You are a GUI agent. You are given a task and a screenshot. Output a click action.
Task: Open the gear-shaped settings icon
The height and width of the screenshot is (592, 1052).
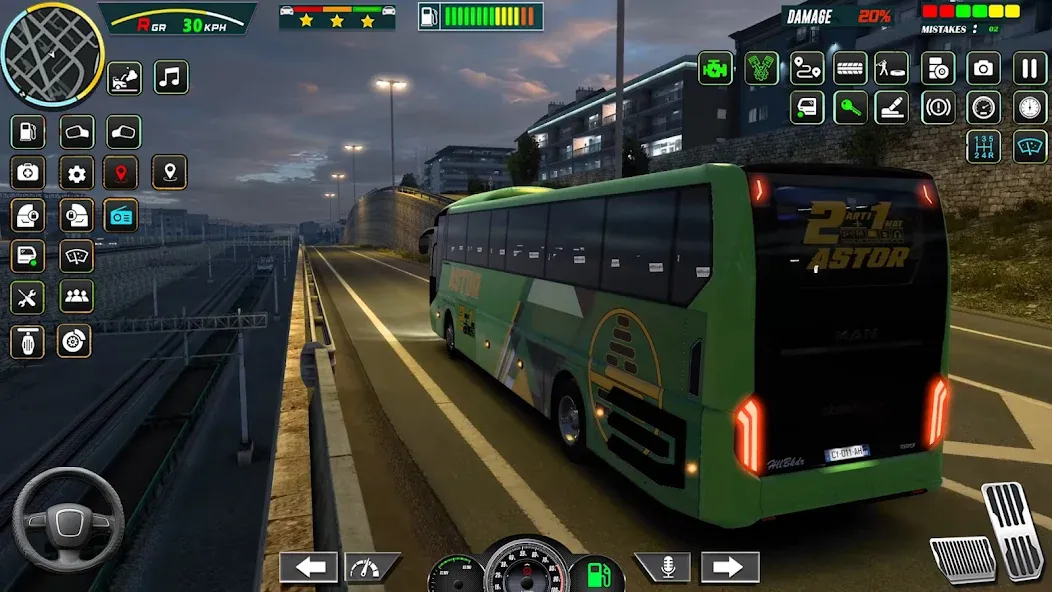76,173
